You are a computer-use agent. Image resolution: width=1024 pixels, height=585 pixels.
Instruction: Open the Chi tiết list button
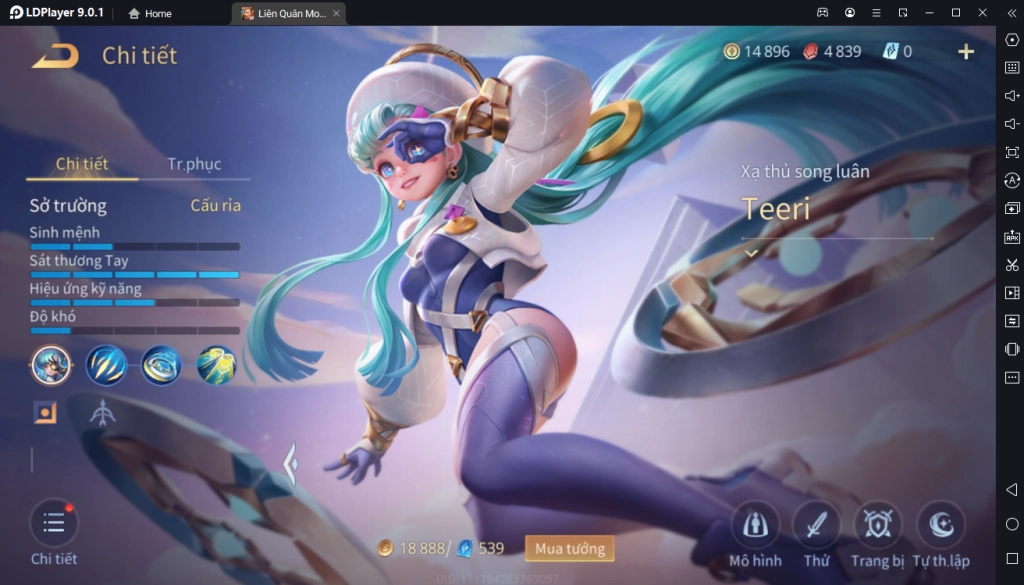[x=54, y=524]
